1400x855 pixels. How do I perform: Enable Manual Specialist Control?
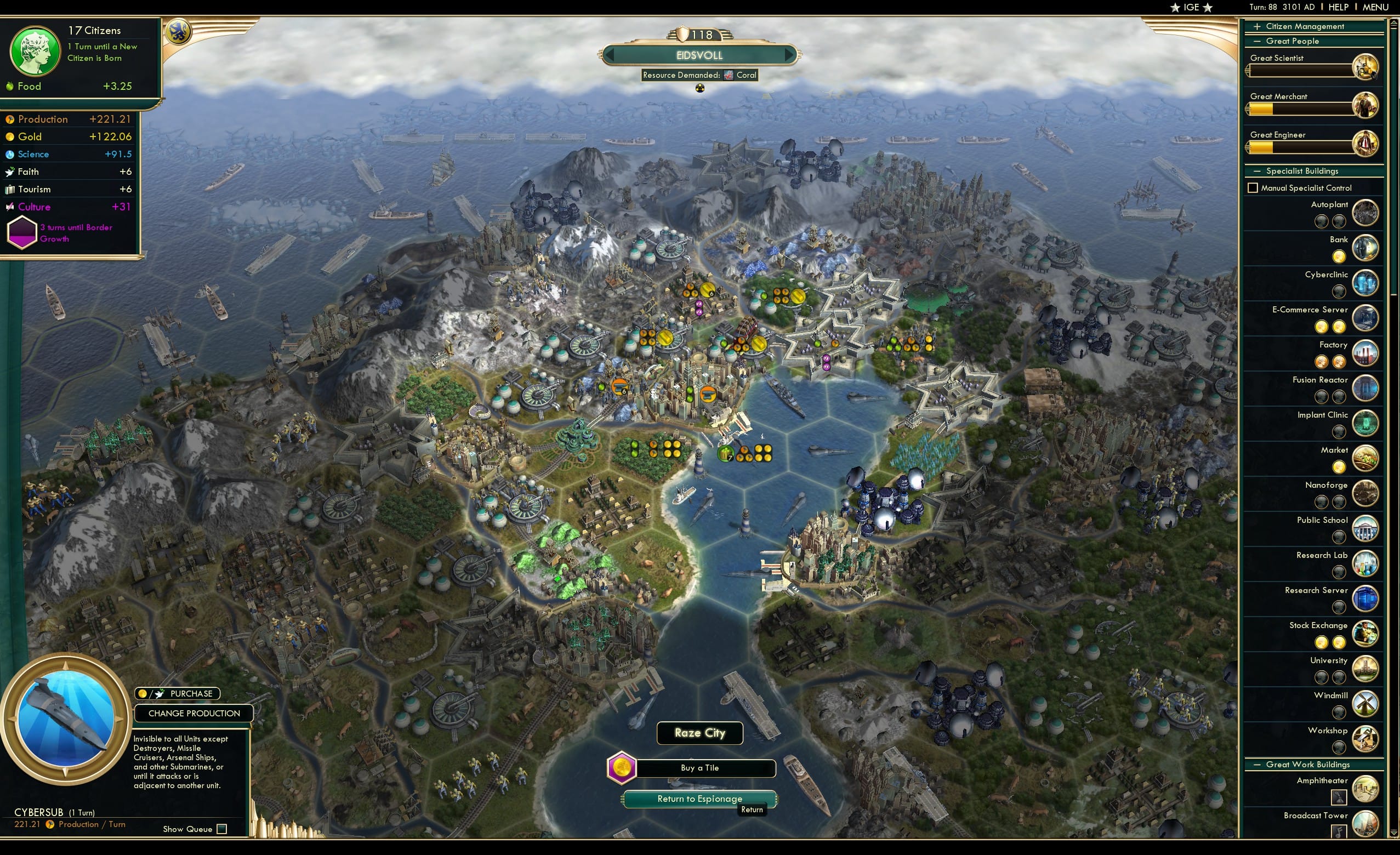[1254, 187]
